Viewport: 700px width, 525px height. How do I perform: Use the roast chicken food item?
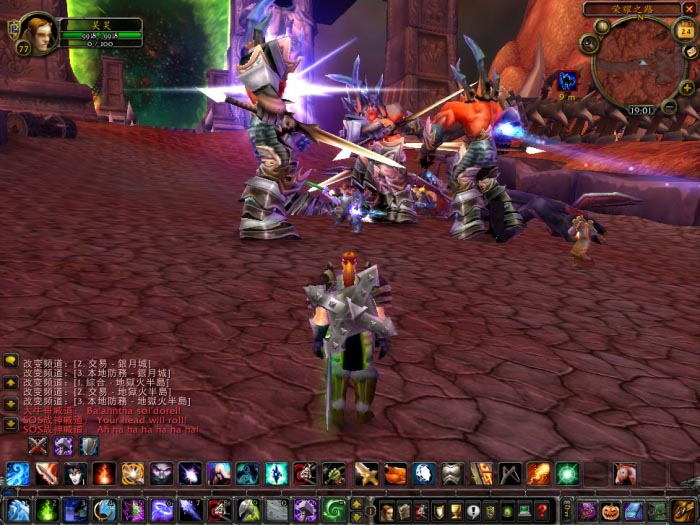click(x=395, y=474)
